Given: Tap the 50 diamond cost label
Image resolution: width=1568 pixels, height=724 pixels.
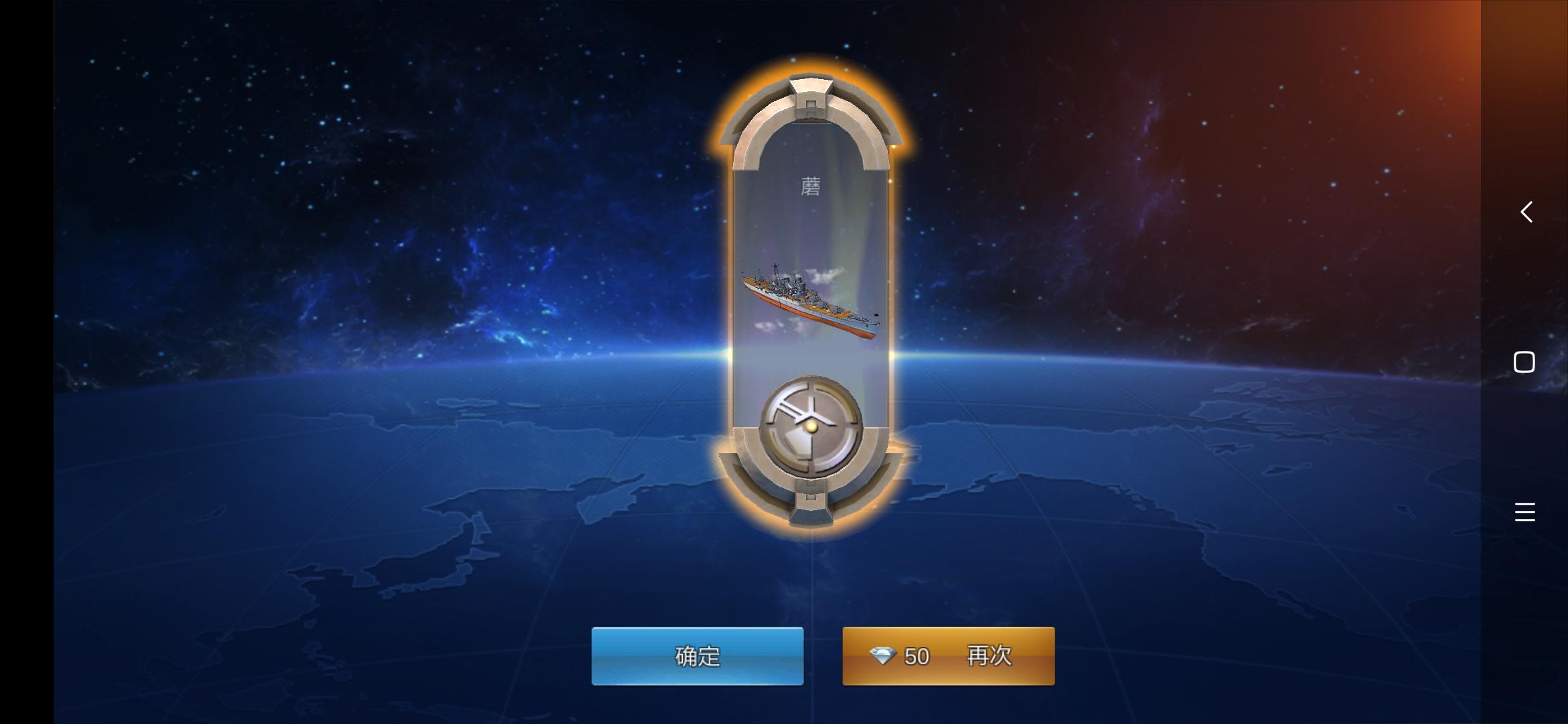Looking at the screenshot, I should 919,657.
